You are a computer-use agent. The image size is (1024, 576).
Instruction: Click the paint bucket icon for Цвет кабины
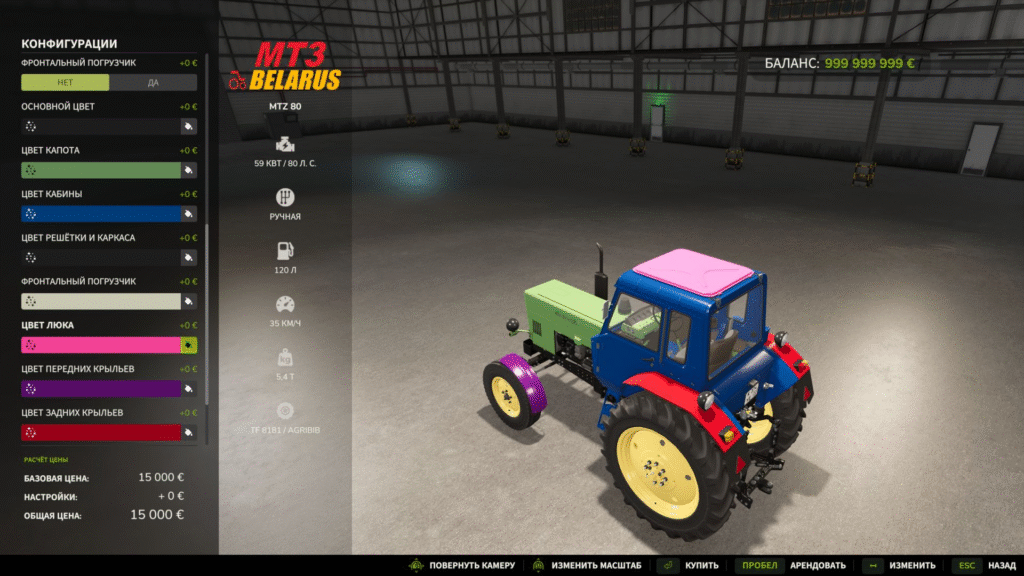(188, 214)
